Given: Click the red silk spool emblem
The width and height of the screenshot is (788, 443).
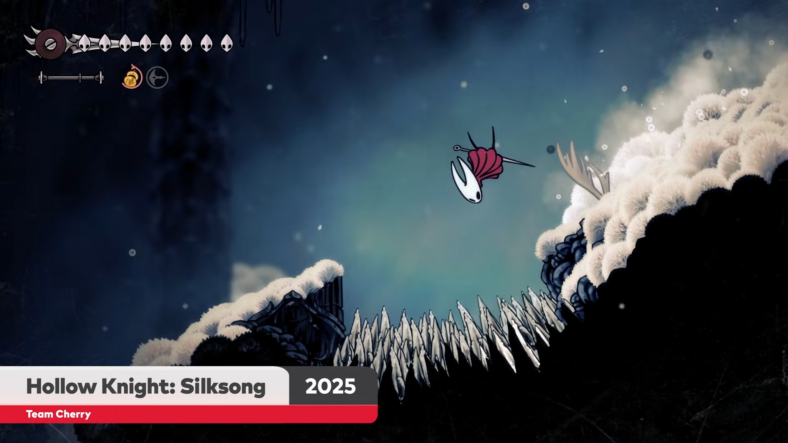Looking at the screenshot, I should (x=49, y=43).
